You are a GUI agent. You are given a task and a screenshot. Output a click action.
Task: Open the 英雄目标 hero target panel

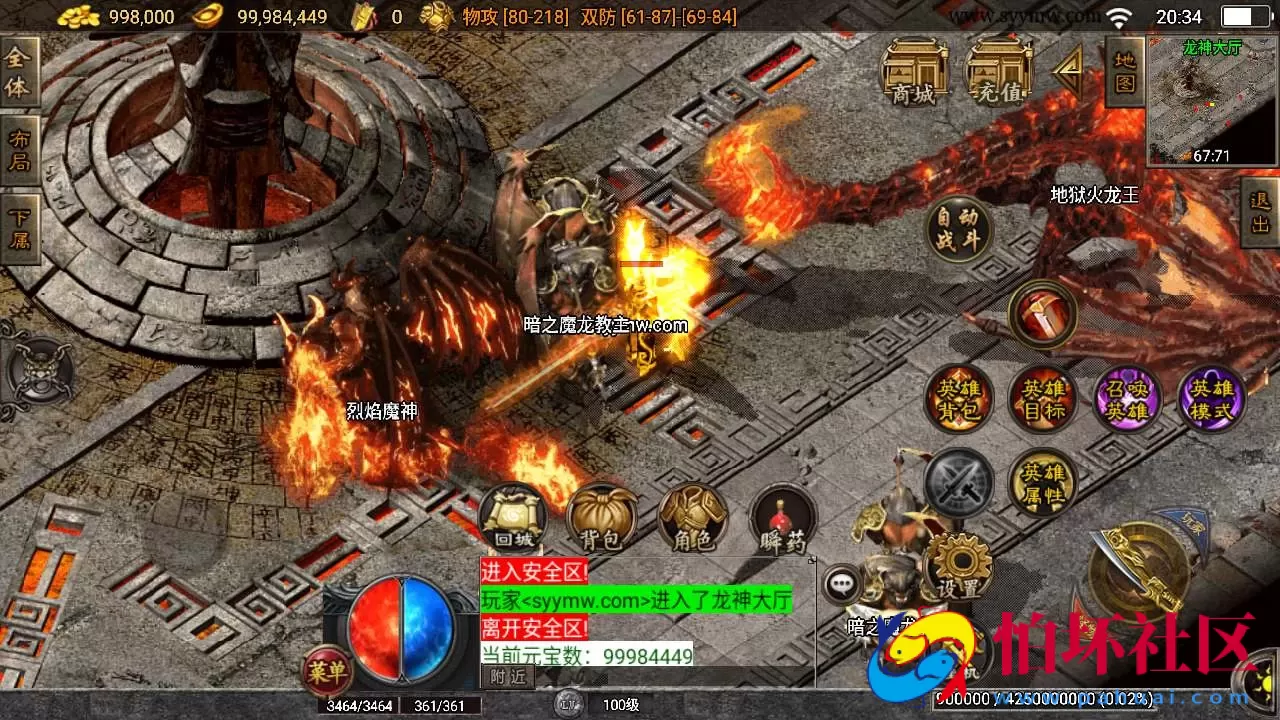pos(1043,398)
